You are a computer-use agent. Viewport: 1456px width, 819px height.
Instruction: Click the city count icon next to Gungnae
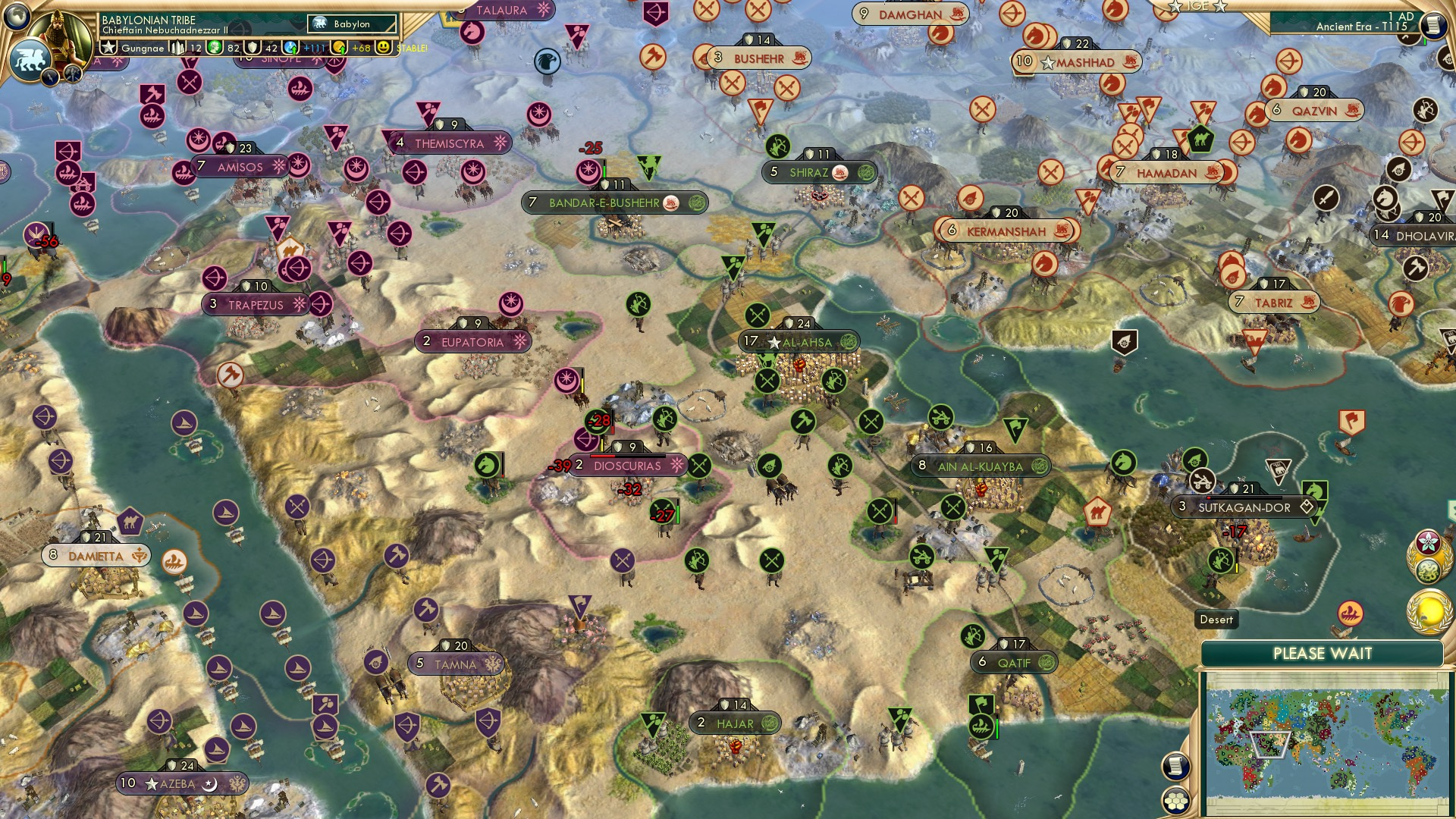click(177, 47)
